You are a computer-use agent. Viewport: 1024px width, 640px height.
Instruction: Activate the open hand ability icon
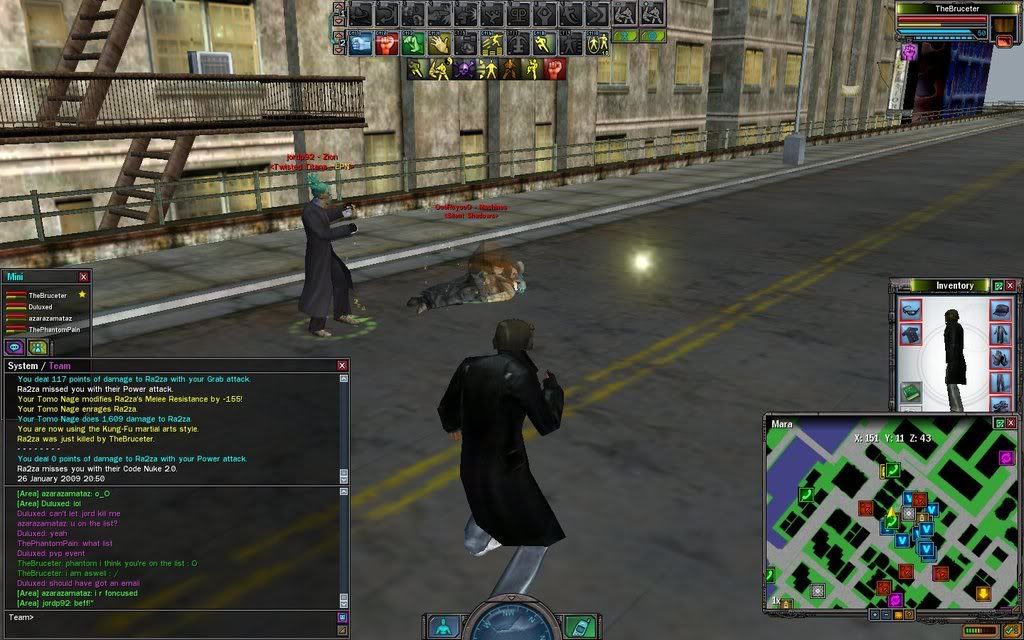click(439, 44)
